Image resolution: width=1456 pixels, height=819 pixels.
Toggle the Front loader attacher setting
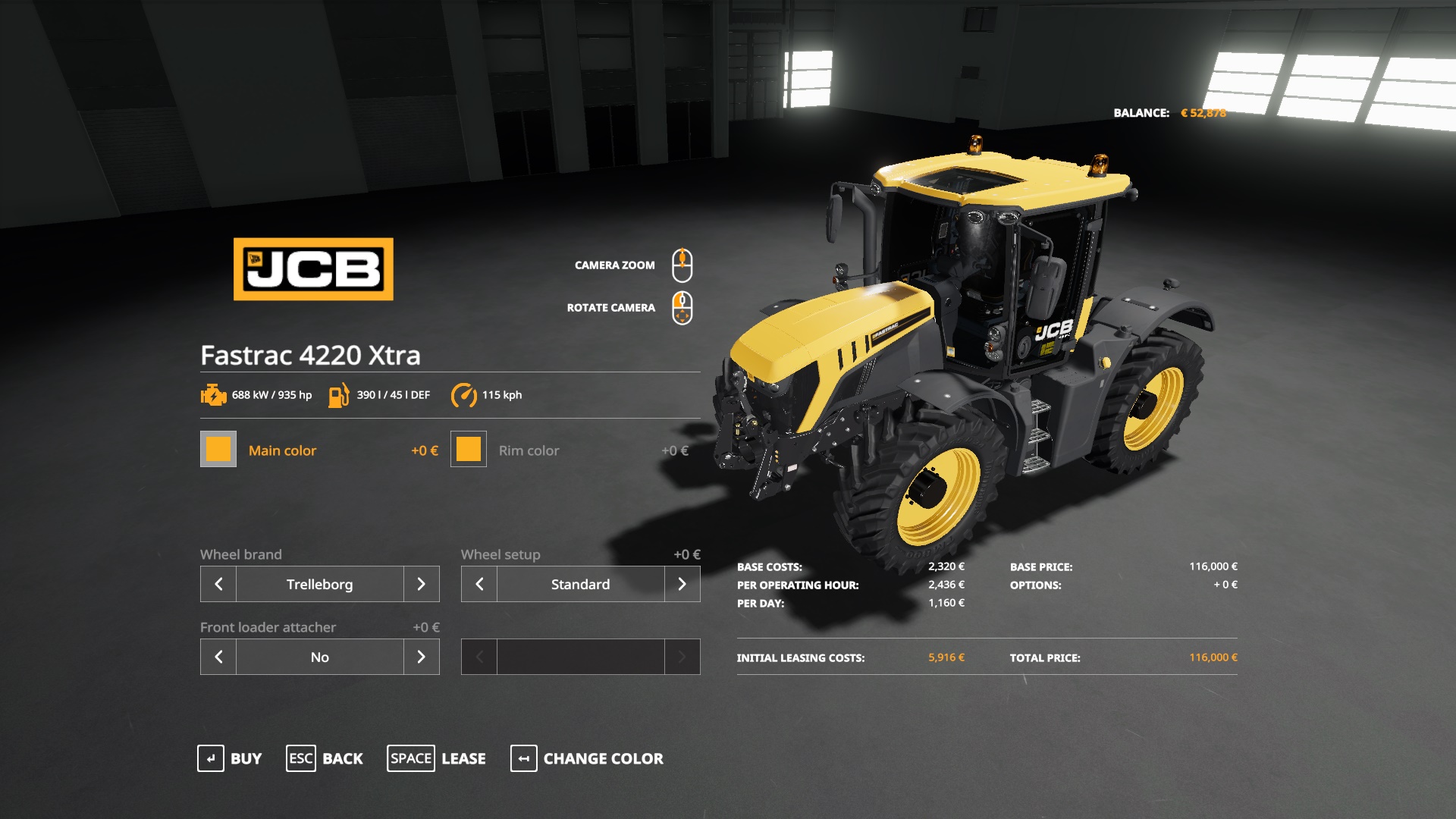pos(320,657)
